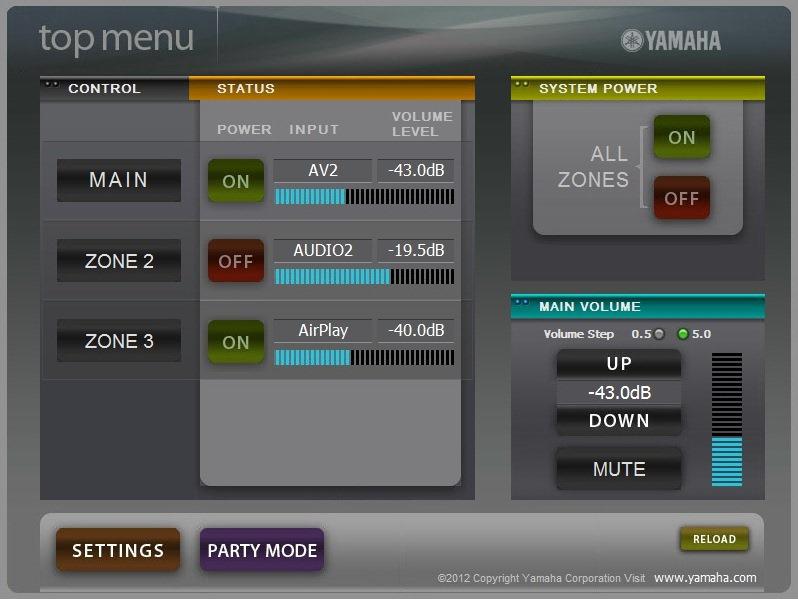Turn on ZONE 2 with its OFF button
798x600 pixels.
click(236, 261)
